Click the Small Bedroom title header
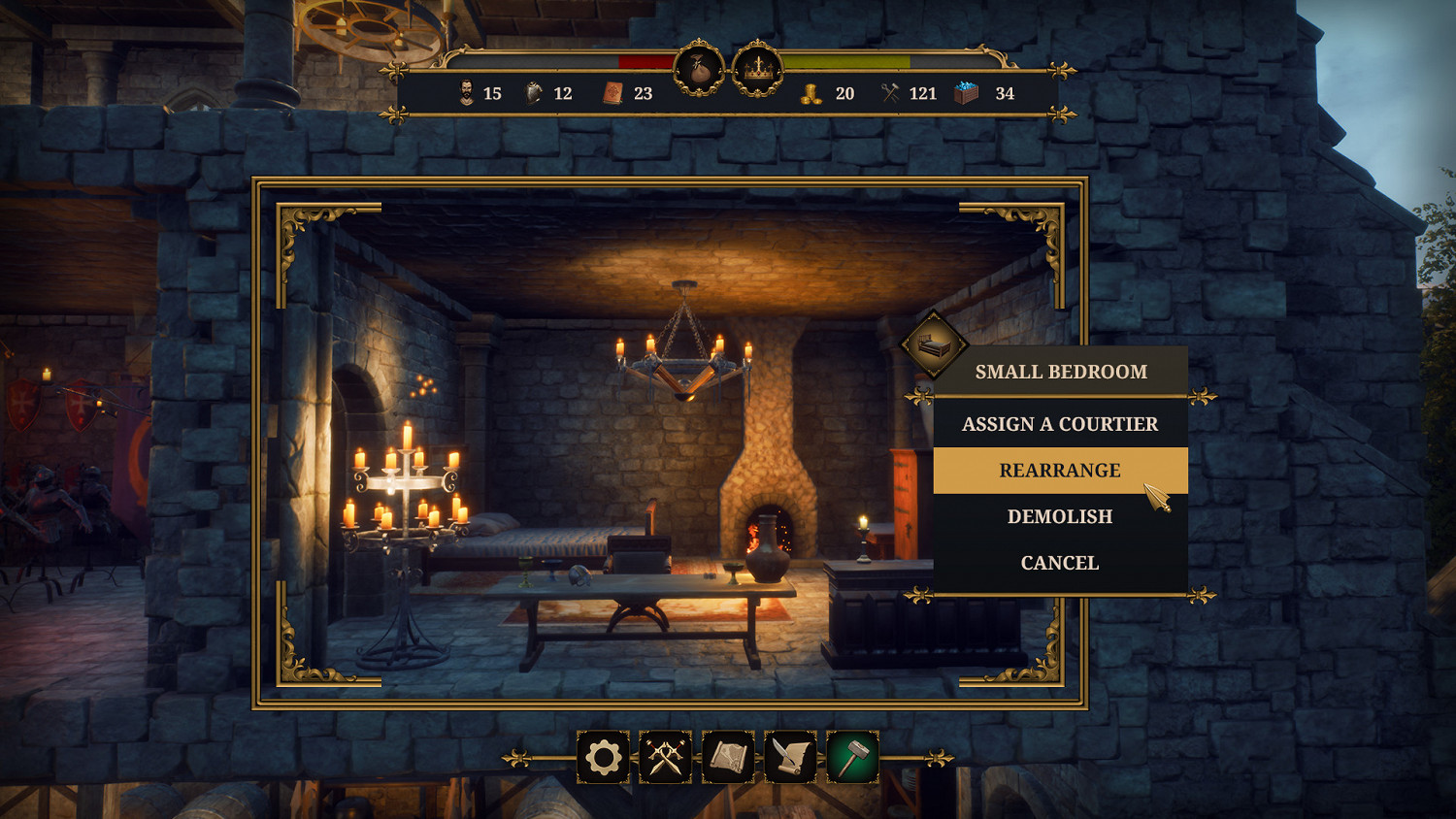 (x=1062, y=371)
